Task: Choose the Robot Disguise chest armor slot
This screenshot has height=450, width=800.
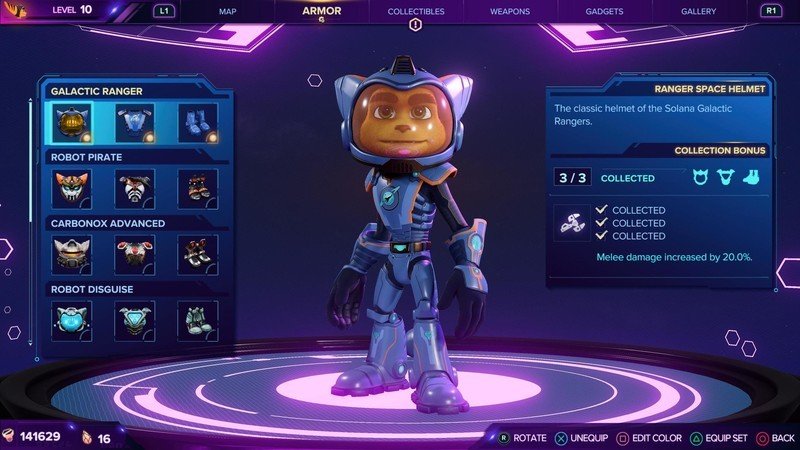Action: (135, 320)
